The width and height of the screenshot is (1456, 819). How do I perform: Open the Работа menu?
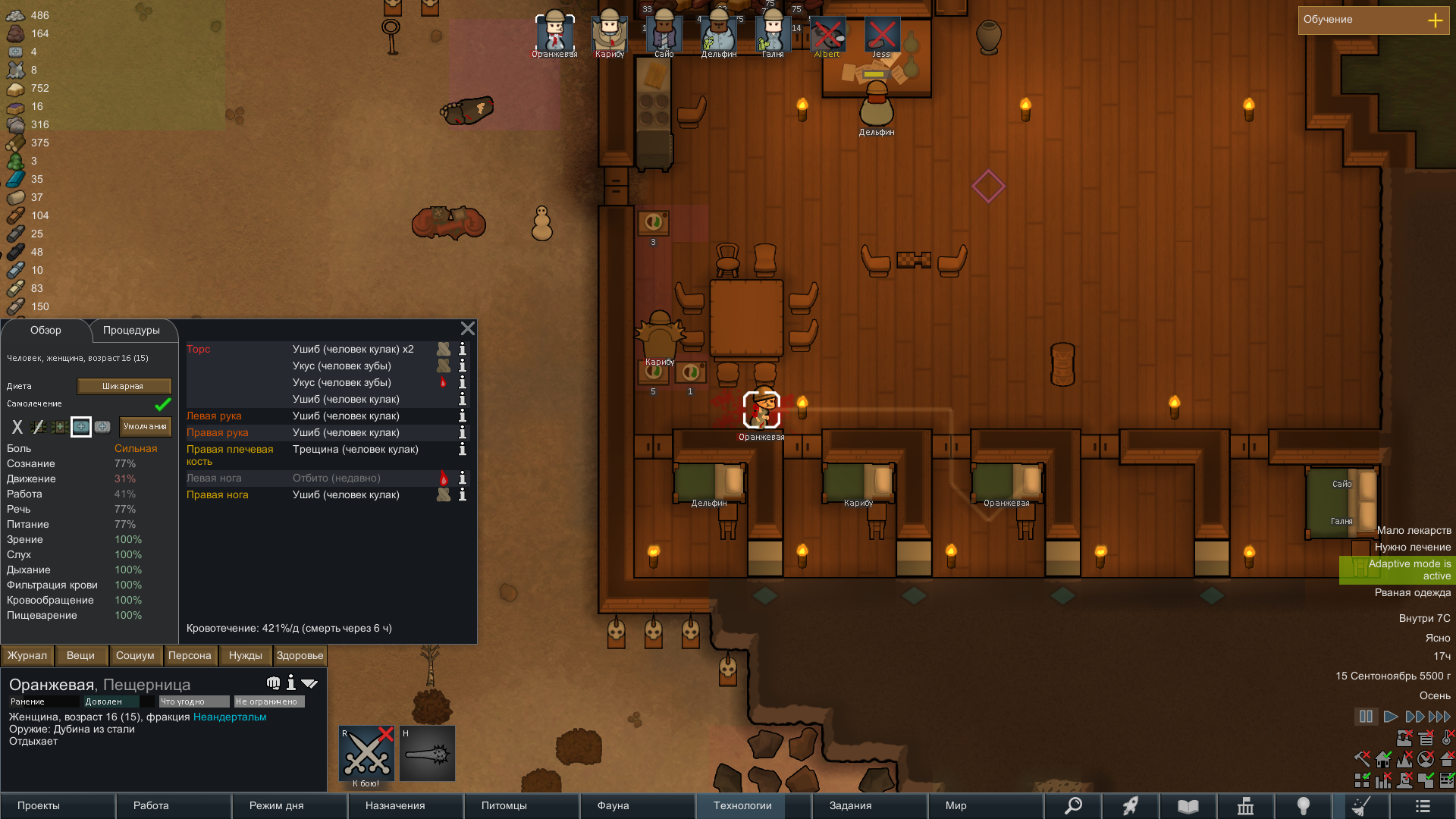tap(151, 806)
